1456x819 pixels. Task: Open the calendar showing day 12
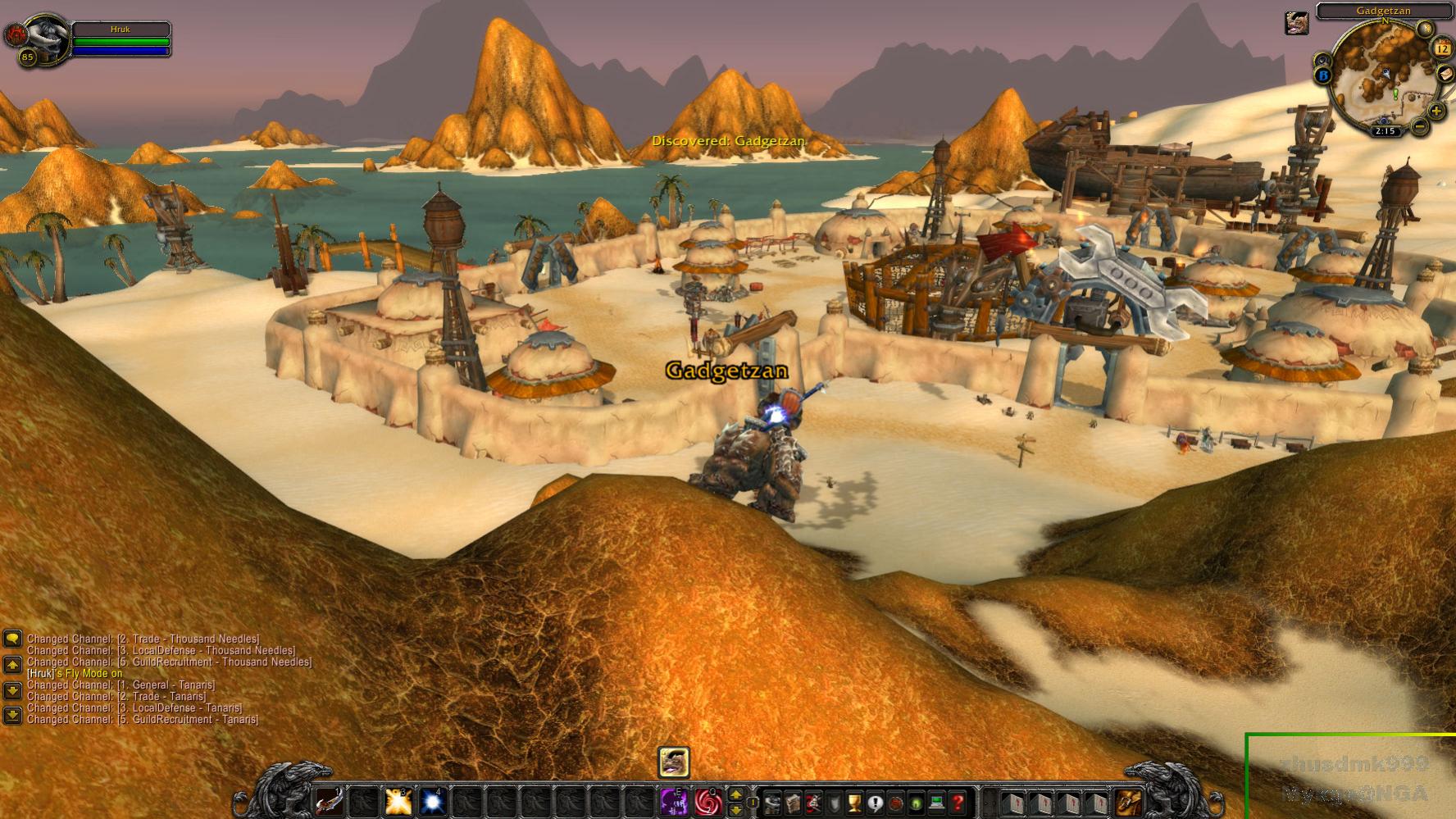coord(1442,49)
